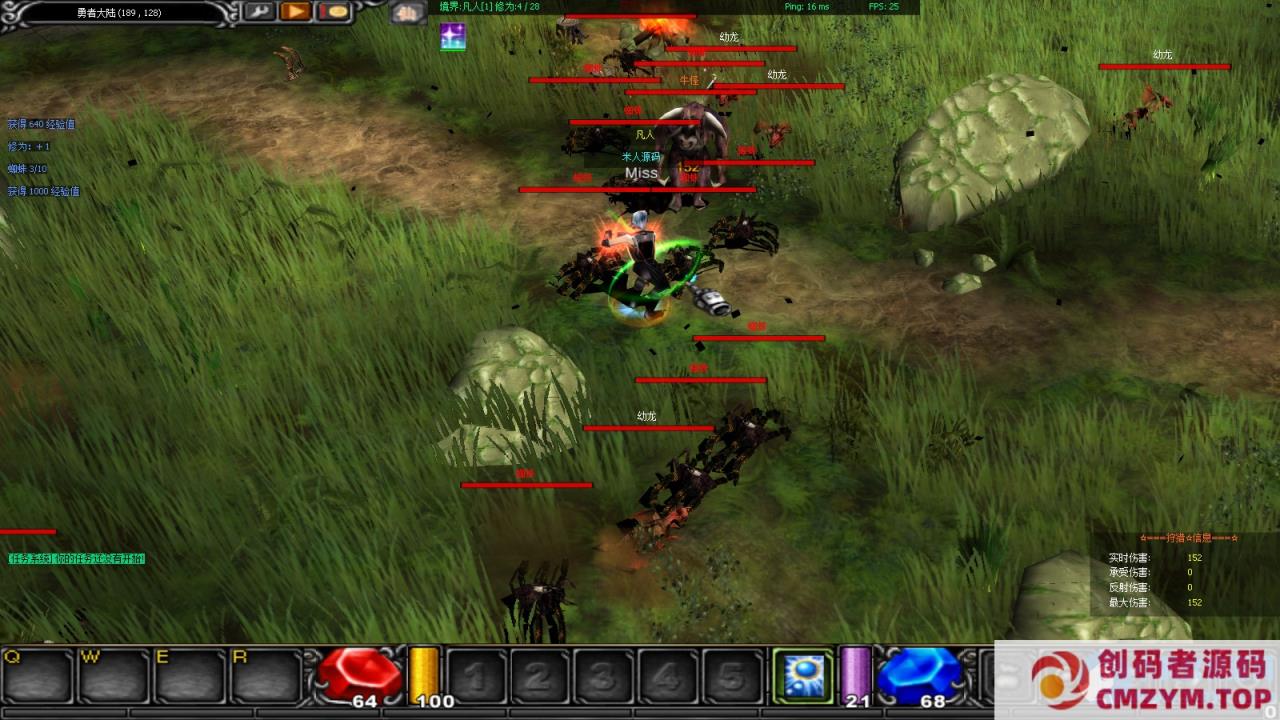Select the W skill slot
Viewport: 1280px width, 720px height.
[x=113, y=675]
